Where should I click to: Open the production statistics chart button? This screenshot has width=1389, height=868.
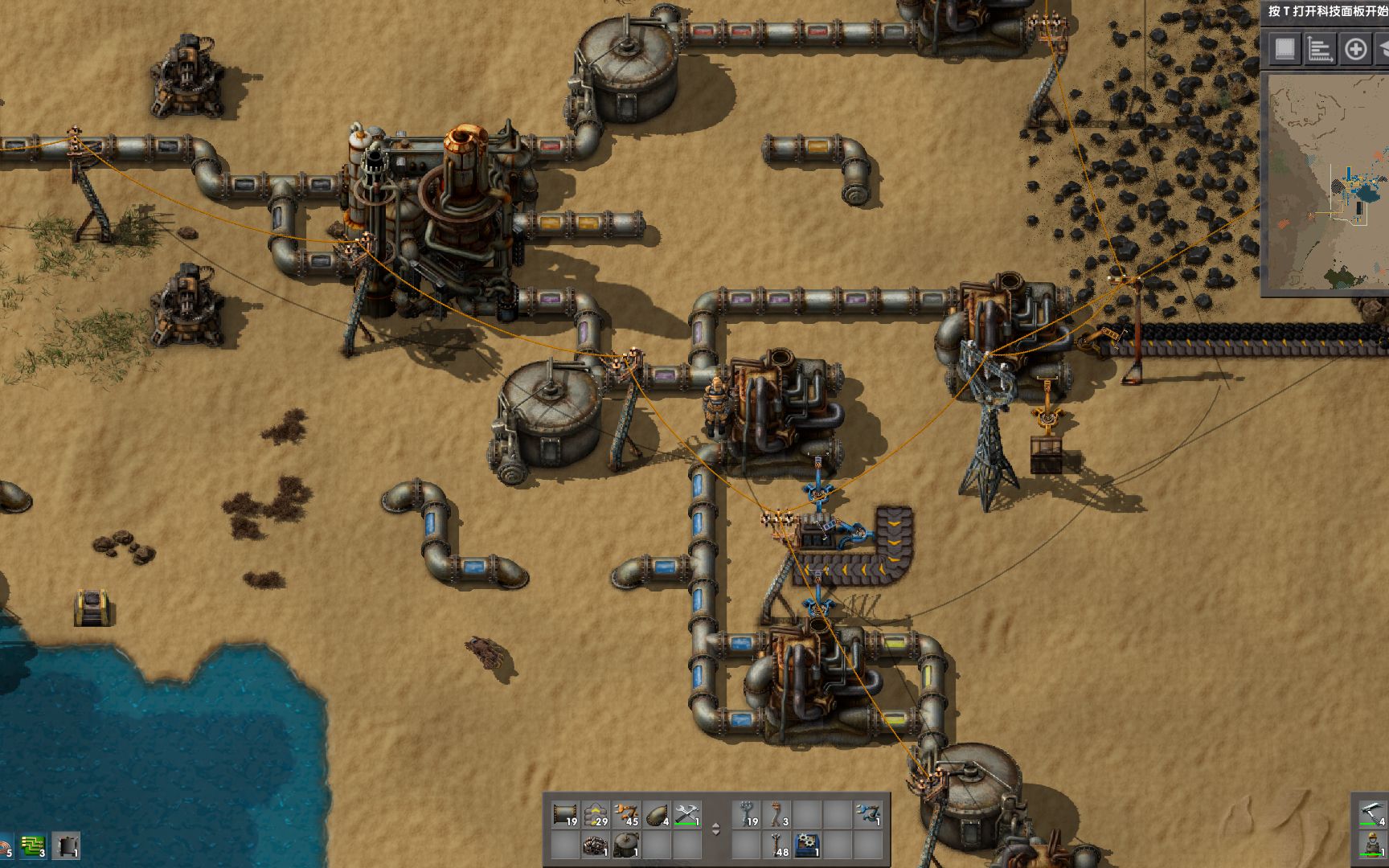tap(1319, 50)
